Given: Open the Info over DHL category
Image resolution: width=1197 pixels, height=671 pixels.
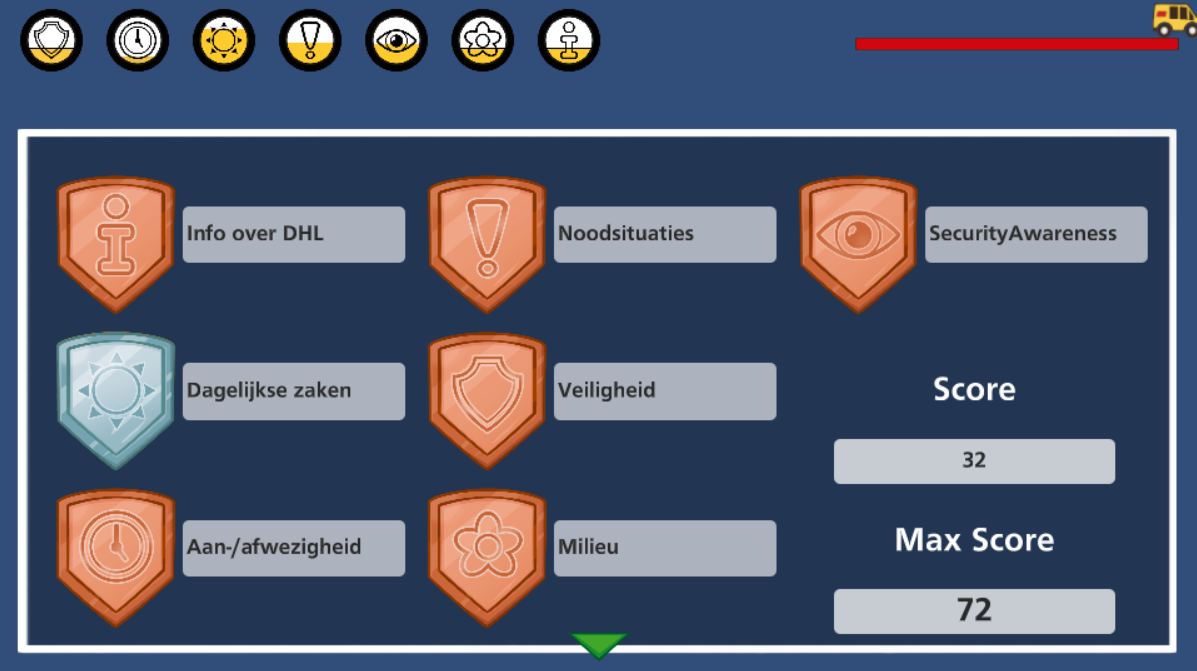Looking at the screenshot, I should pos(293,234).
